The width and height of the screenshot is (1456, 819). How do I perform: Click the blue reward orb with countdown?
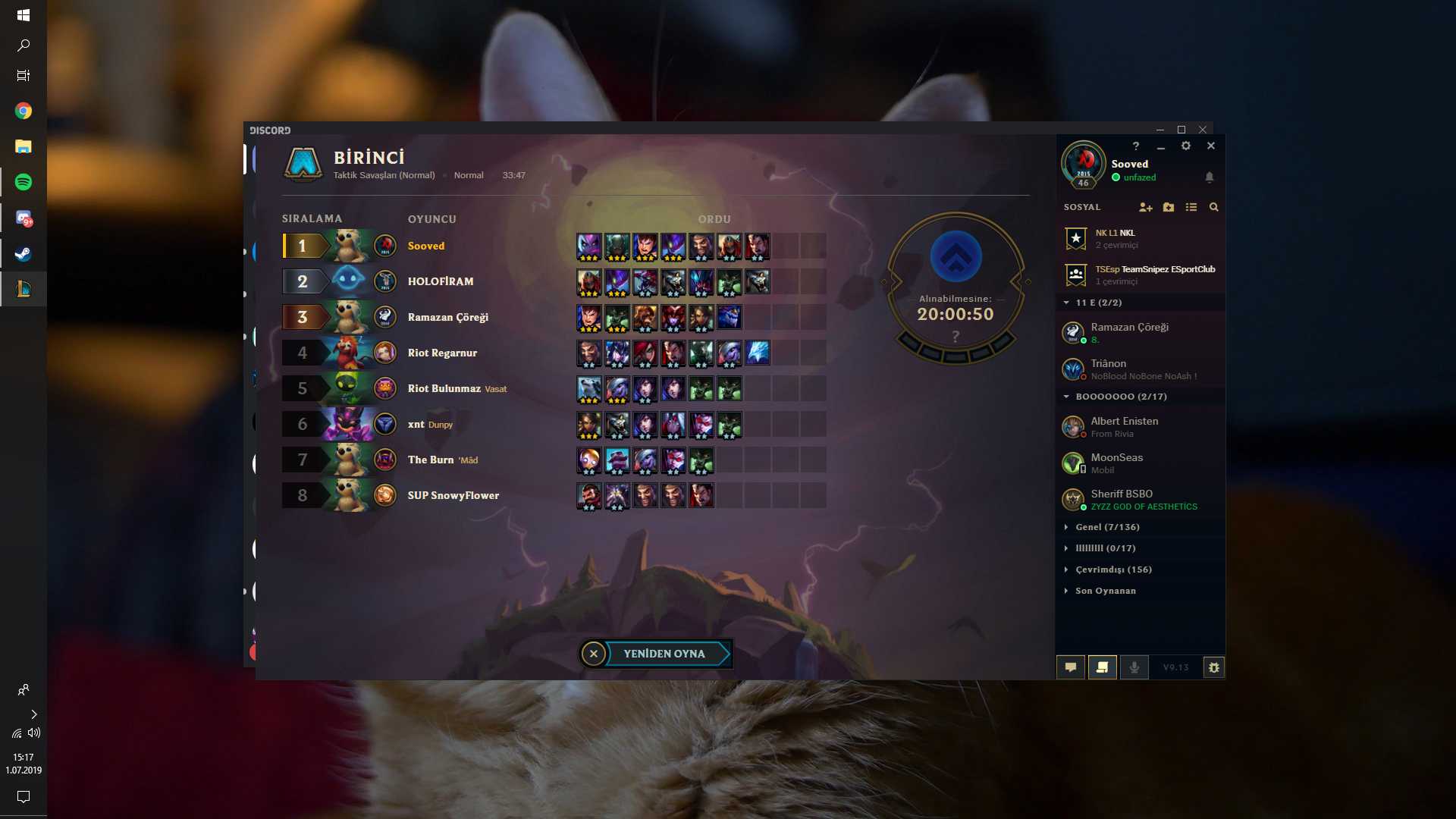[x=955, y=258]
